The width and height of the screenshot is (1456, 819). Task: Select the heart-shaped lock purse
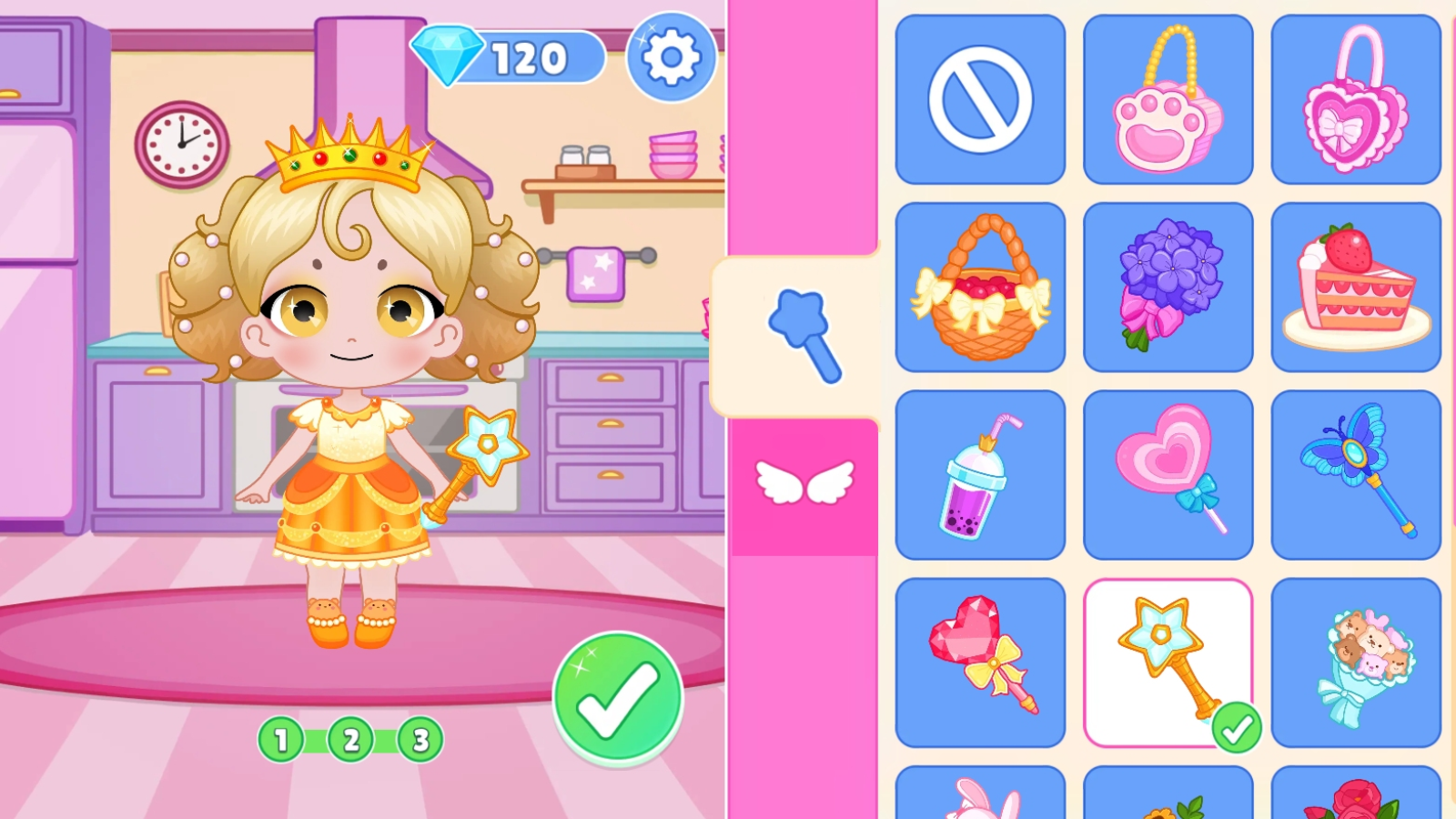click(1356, 98)
